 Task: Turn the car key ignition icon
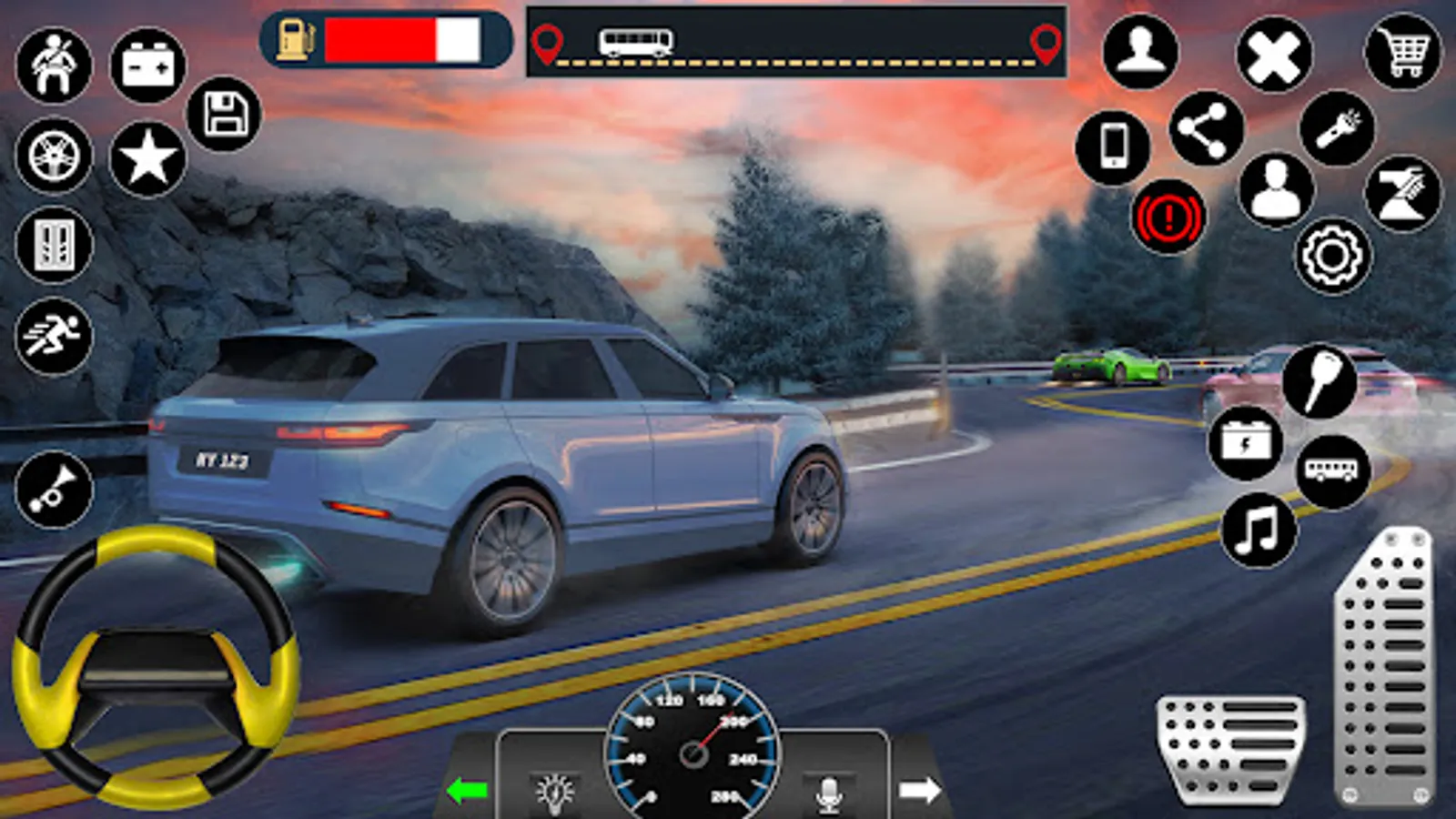(1319, 380)
